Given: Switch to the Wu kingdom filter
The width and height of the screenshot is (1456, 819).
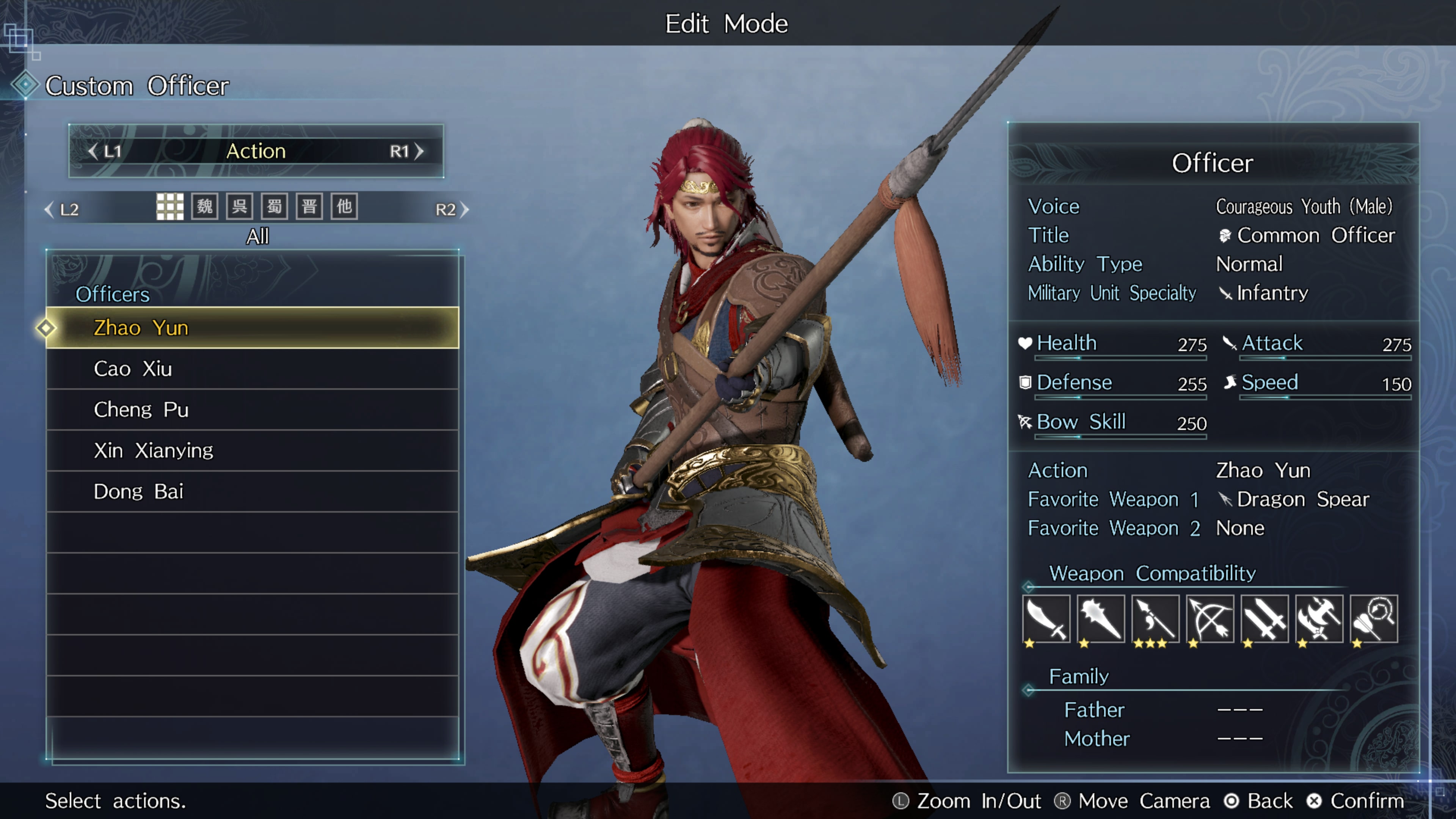Looking at the screenshot, I should [240, 207].
